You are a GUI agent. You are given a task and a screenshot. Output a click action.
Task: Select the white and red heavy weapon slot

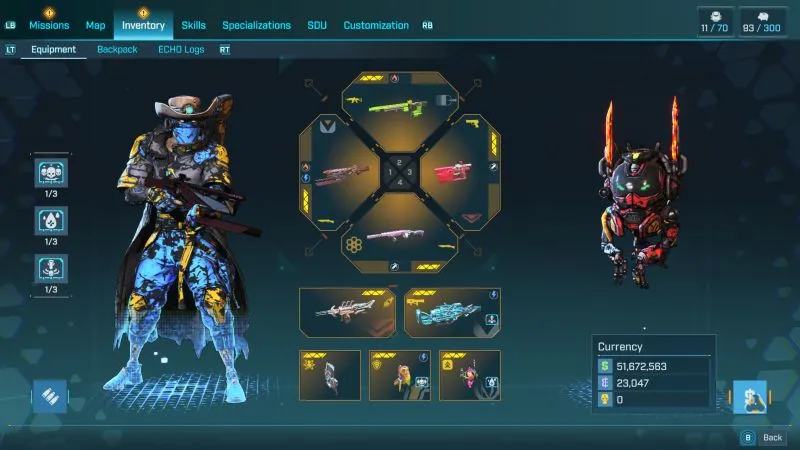[348, 312]
